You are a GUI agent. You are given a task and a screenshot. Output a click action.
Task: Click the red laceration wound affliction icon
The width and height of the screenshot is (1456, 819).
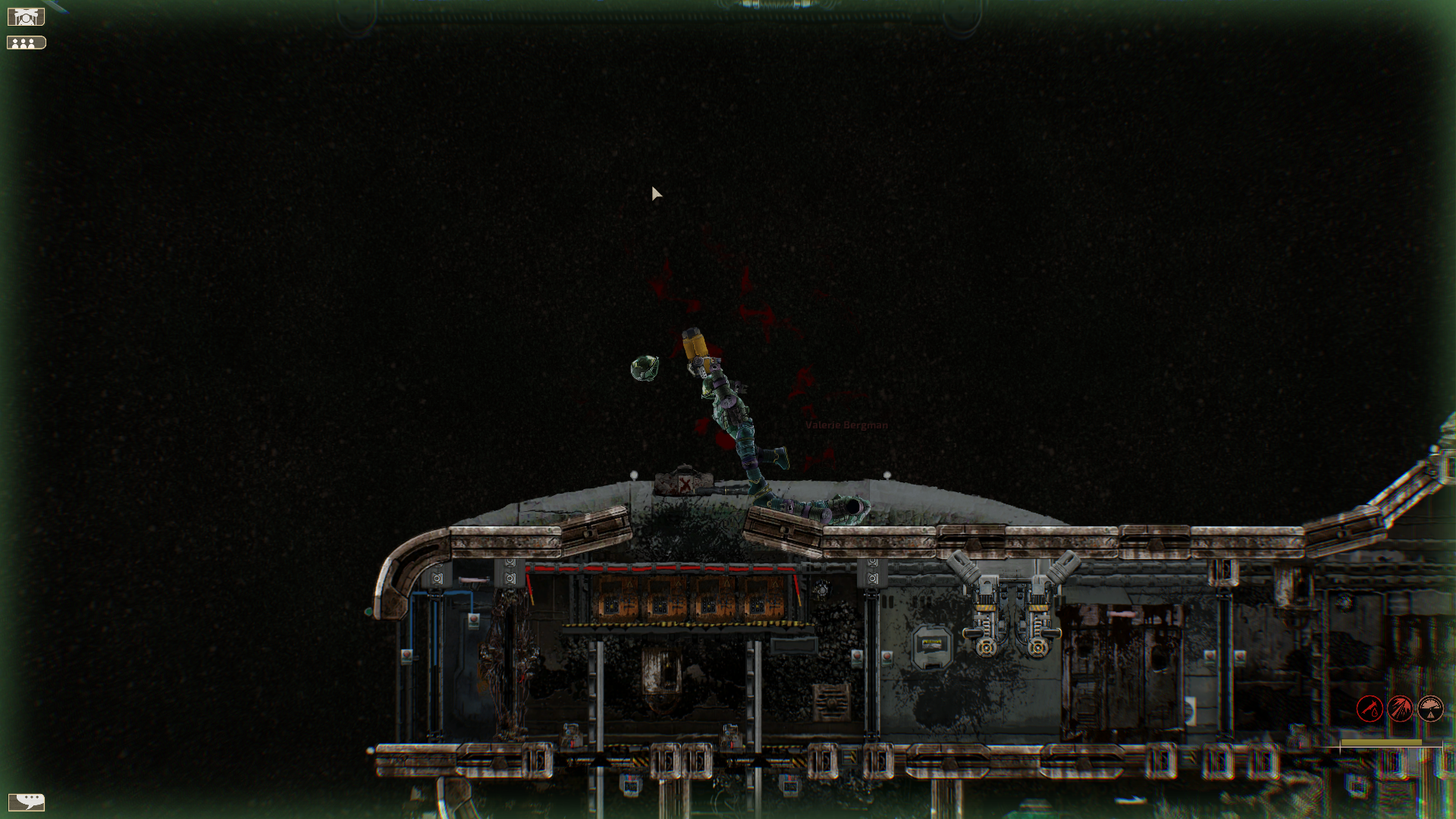click(1400, 709)
